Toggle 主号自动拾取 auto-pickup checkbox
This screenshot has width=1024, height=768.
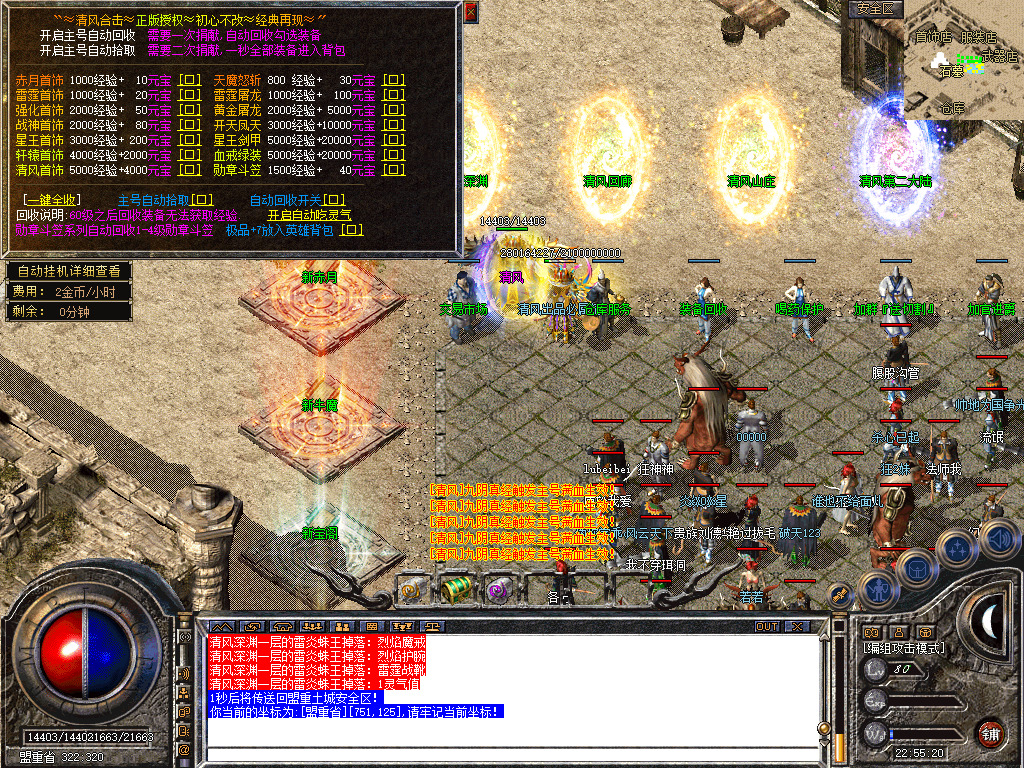click(202, 200)
